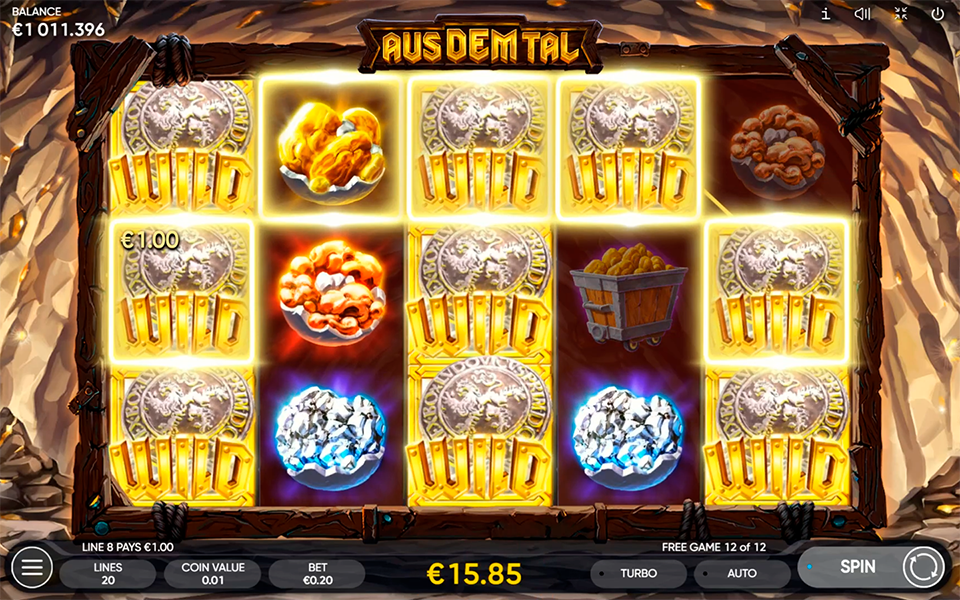The image size is (960, 600).
Task: Toggle fullscreen mode icon
Action: [900, 14]
